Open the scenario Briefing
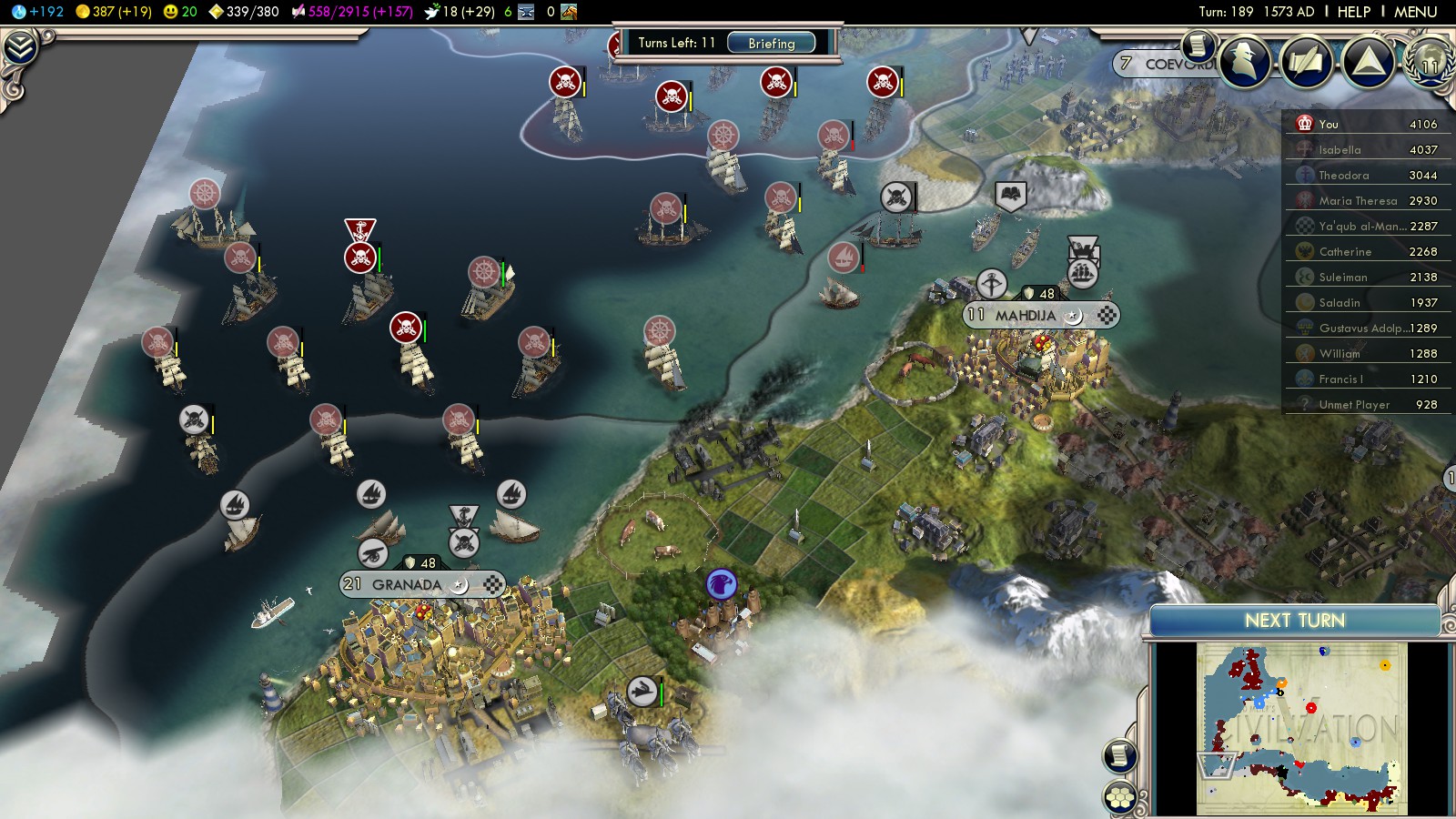 click(x=771, y=43)
